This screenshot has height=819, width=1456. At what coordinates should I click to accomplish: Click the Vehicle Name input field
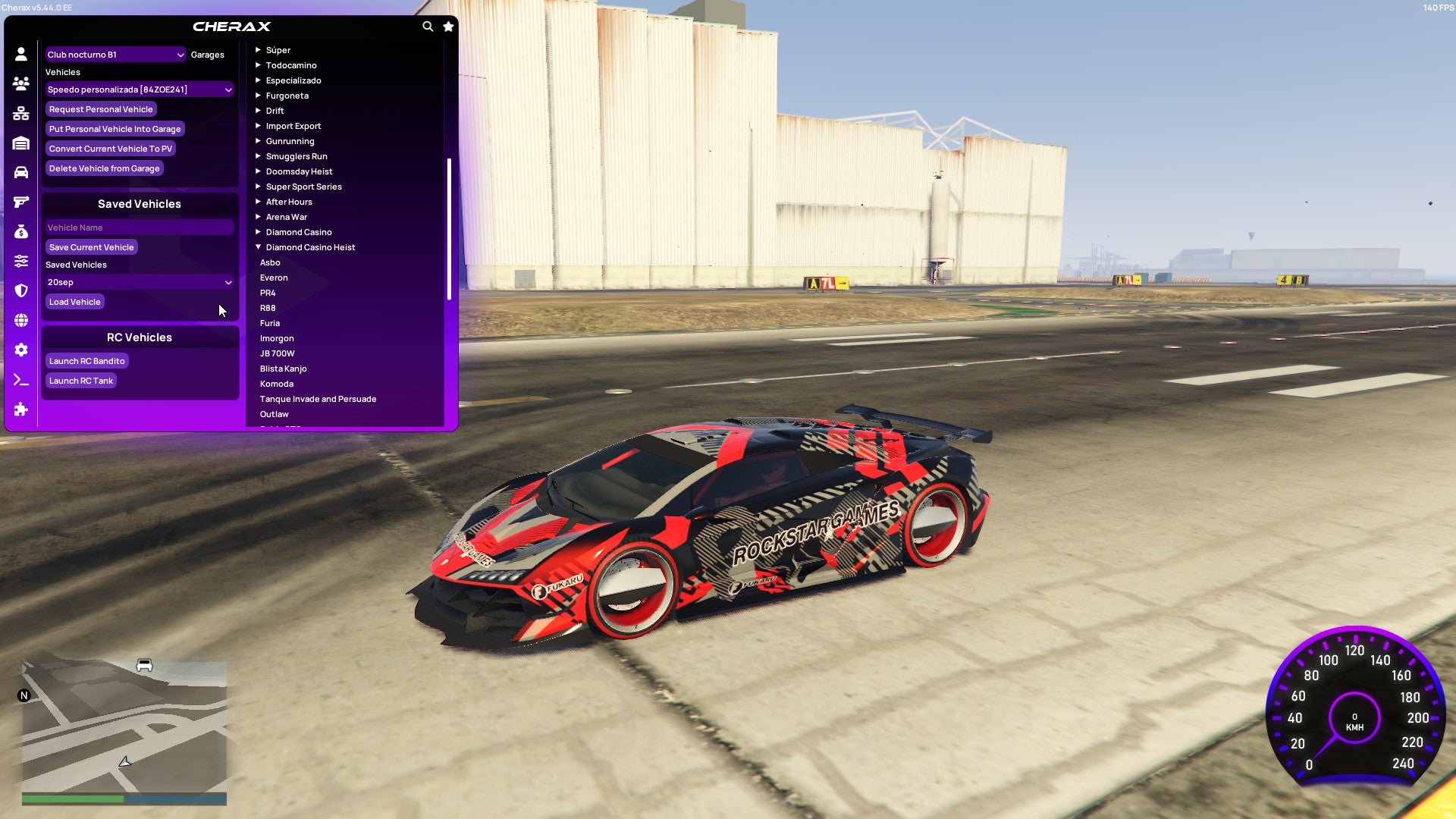click(140, 227)
